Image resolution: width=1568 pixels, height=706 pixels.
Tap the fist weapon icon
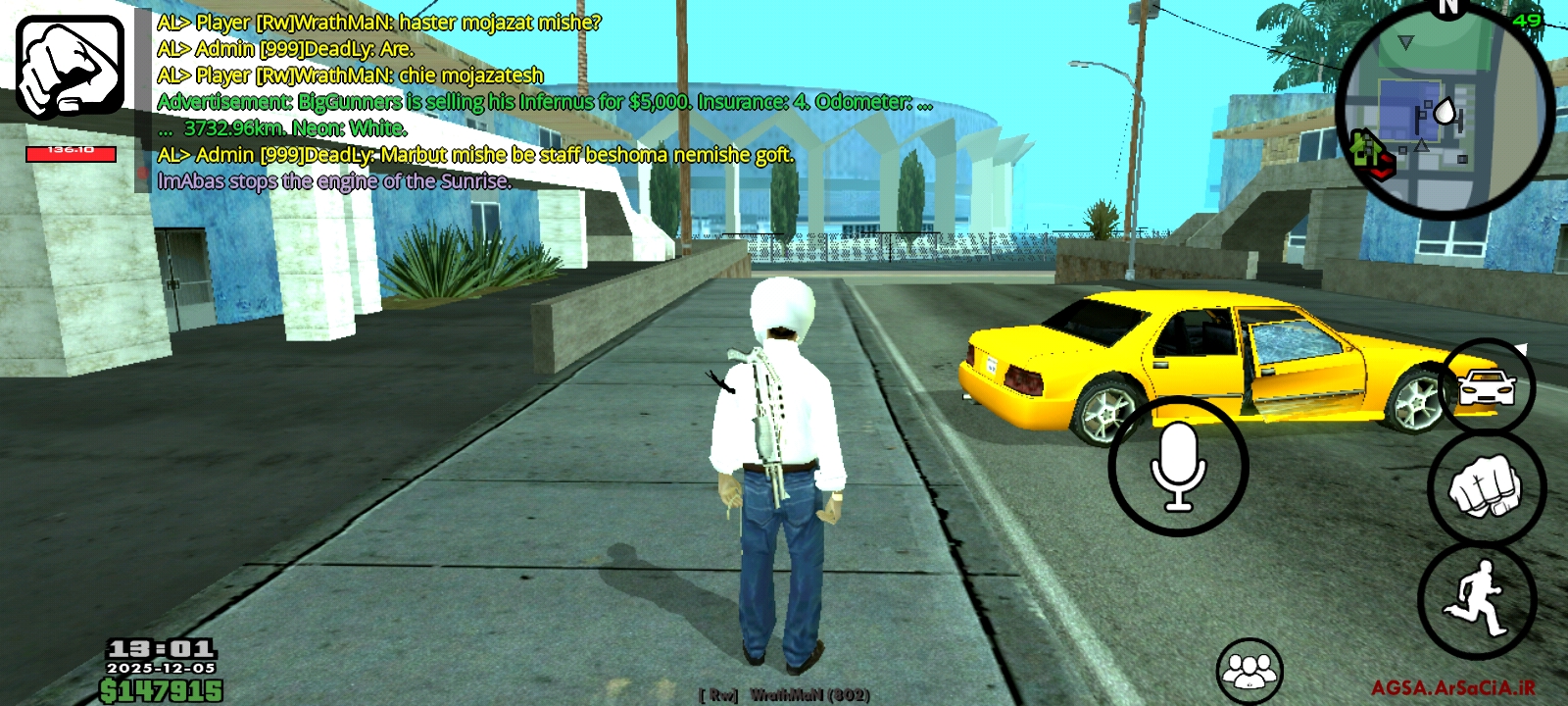click(70, 68)
